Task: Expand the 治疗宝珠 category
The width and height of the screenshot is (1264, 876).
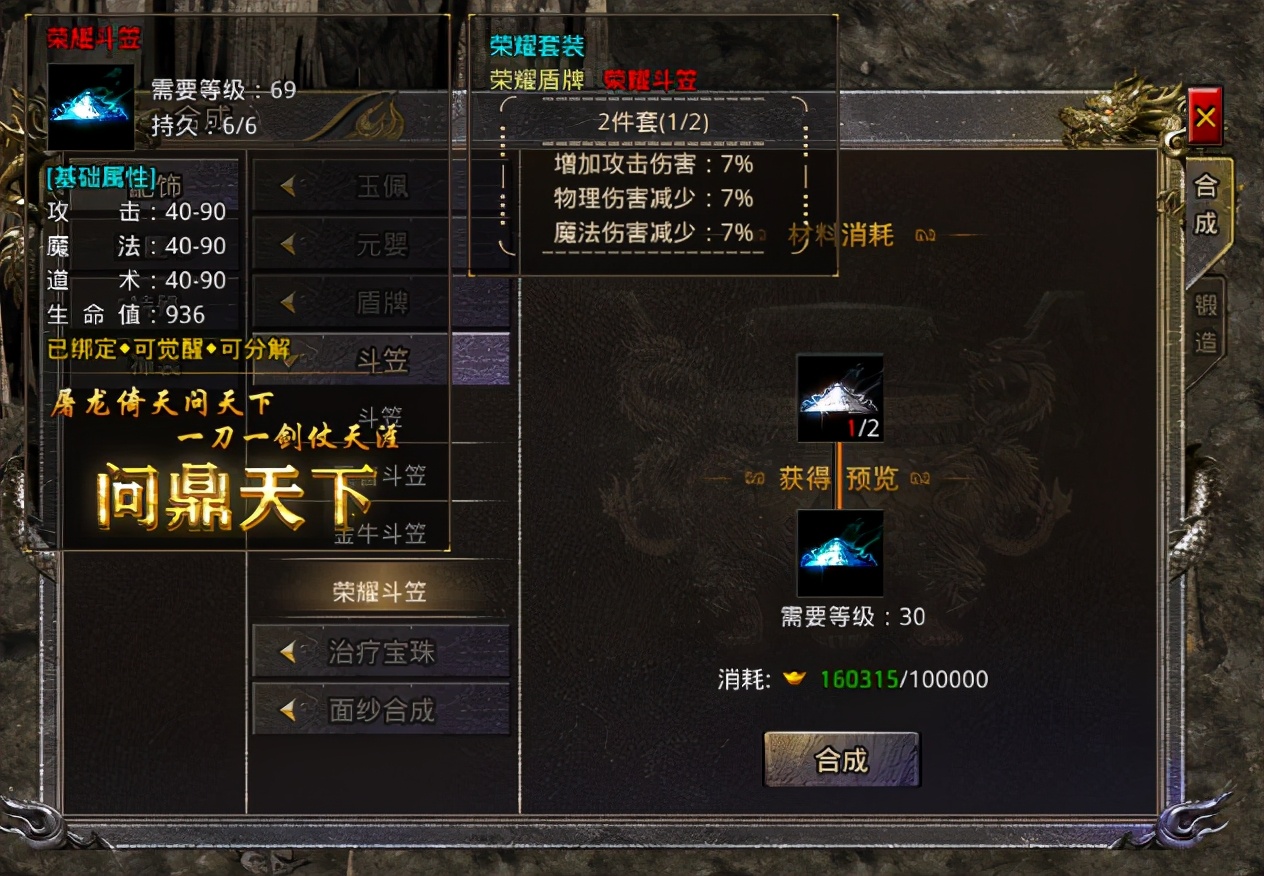Action: (381, 652)
